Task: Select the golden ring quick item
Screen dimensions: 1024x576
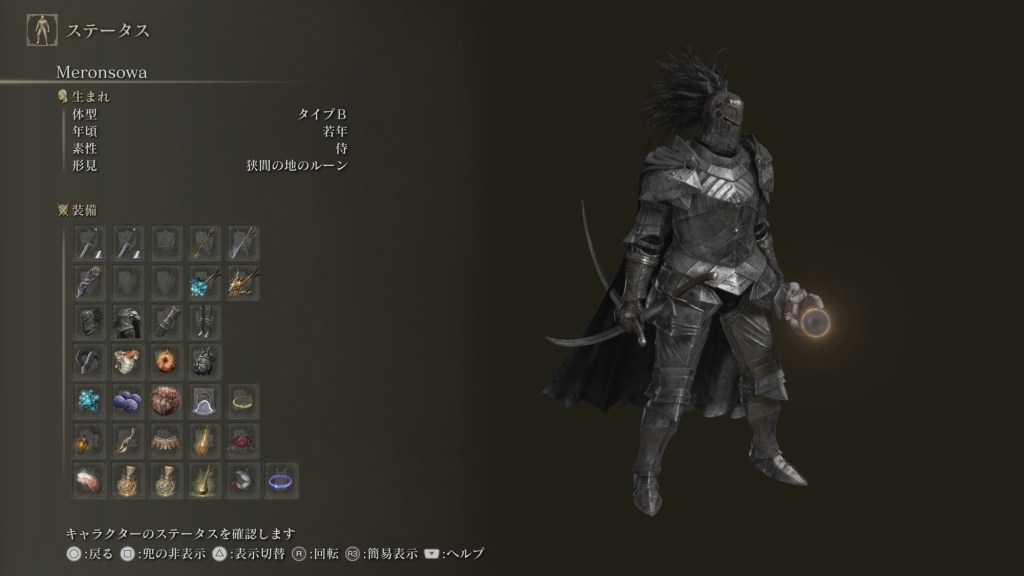Action: click(242, 400)
